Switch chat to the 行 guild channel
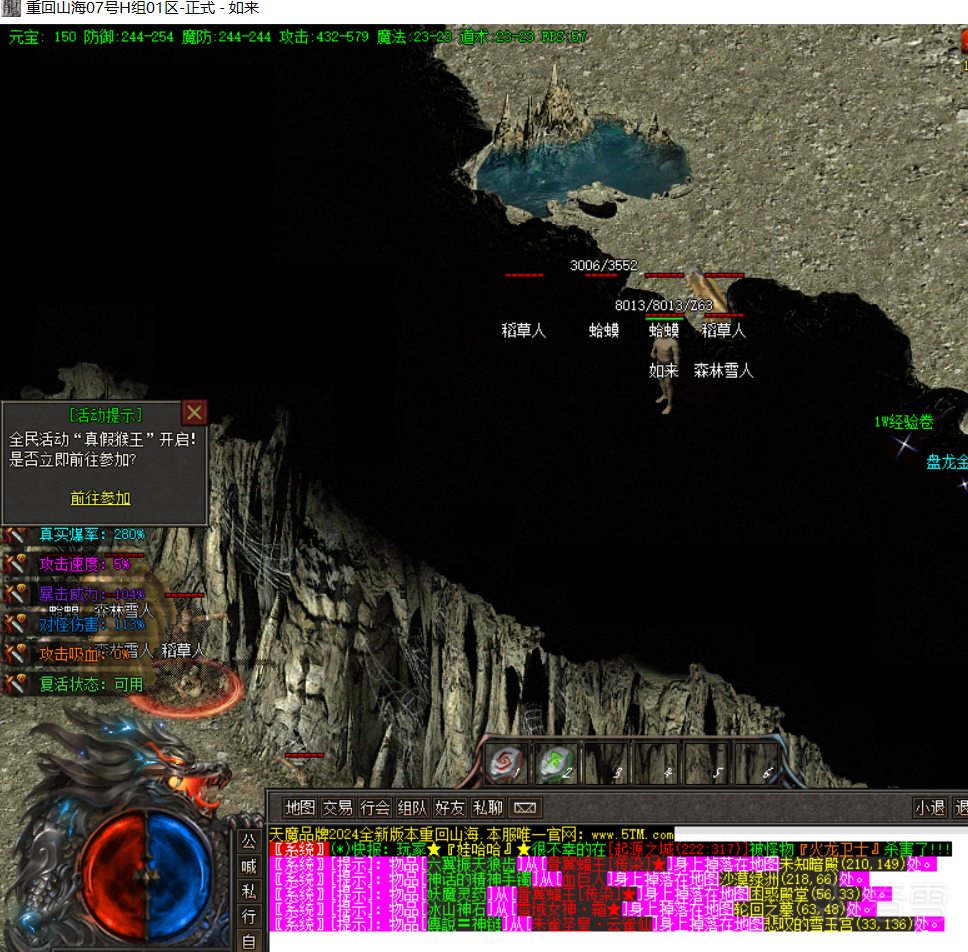 249,917
